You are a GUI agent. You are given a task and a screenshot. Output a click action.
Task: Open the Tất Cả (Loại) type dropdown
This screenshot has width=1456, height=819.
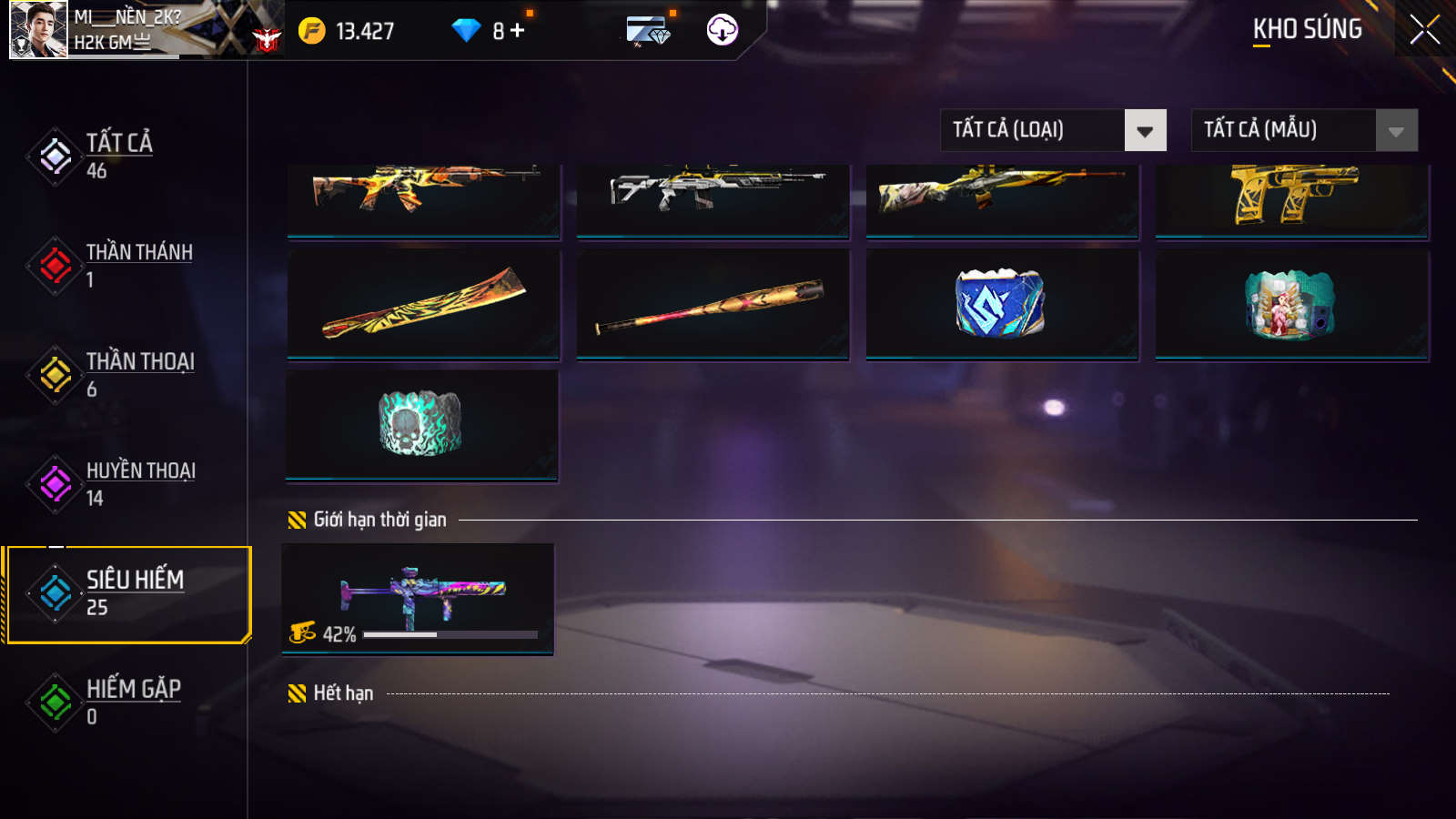(x=1053, y=130)
